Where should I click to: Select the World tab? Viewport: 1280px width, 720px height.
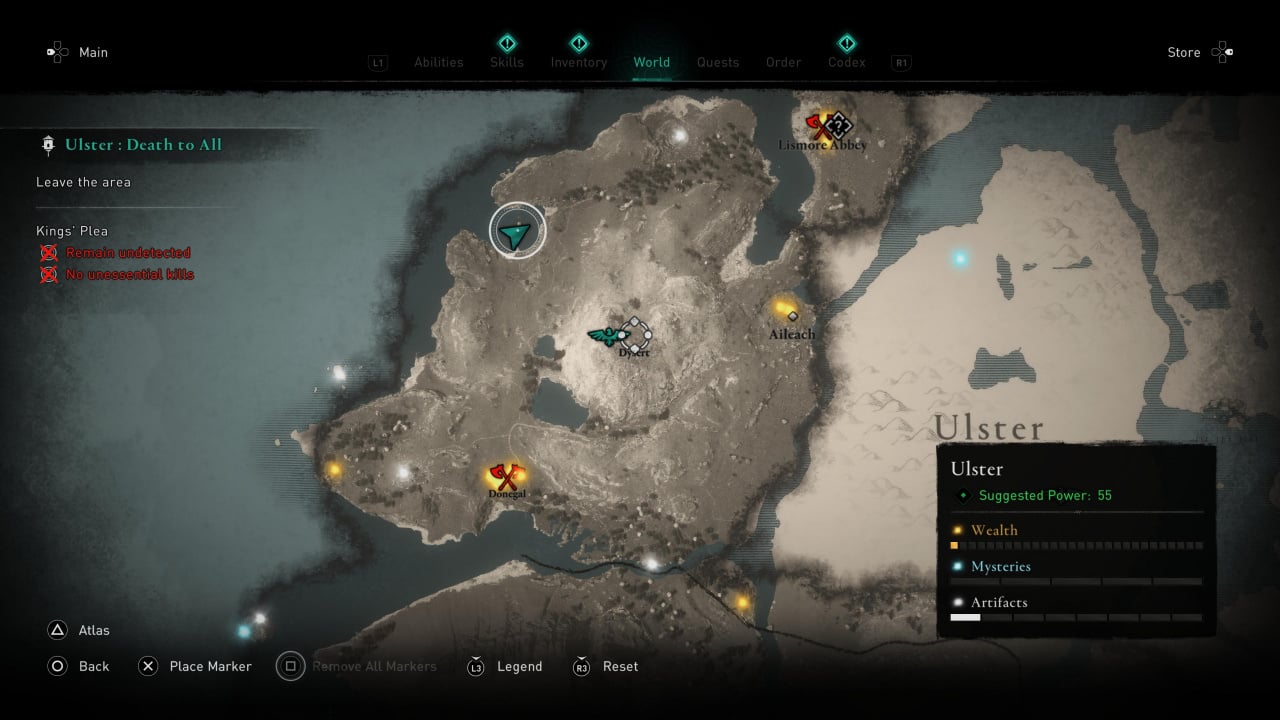pos(651,62)
